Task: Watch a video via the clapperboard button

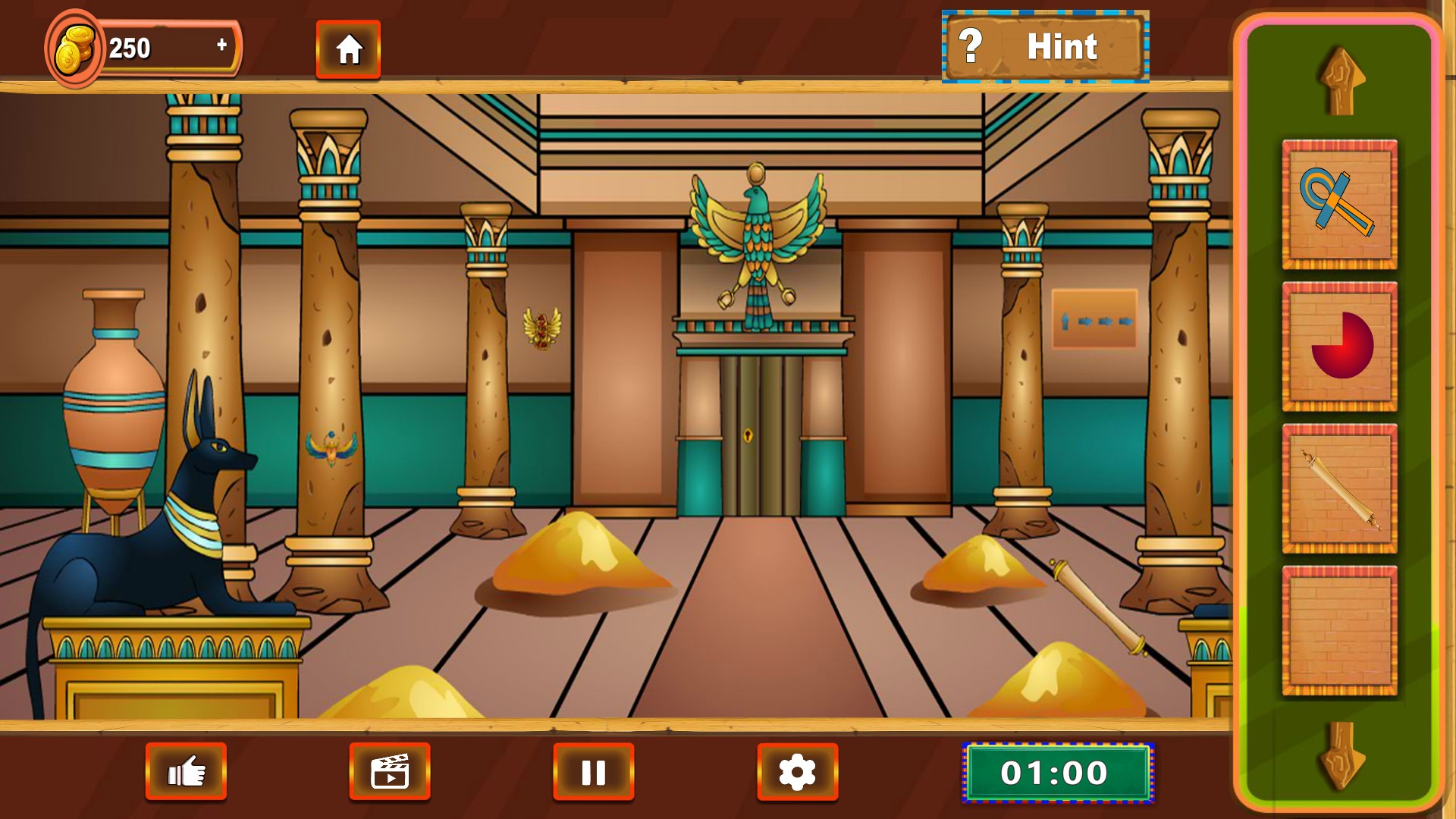Action: 390,772
